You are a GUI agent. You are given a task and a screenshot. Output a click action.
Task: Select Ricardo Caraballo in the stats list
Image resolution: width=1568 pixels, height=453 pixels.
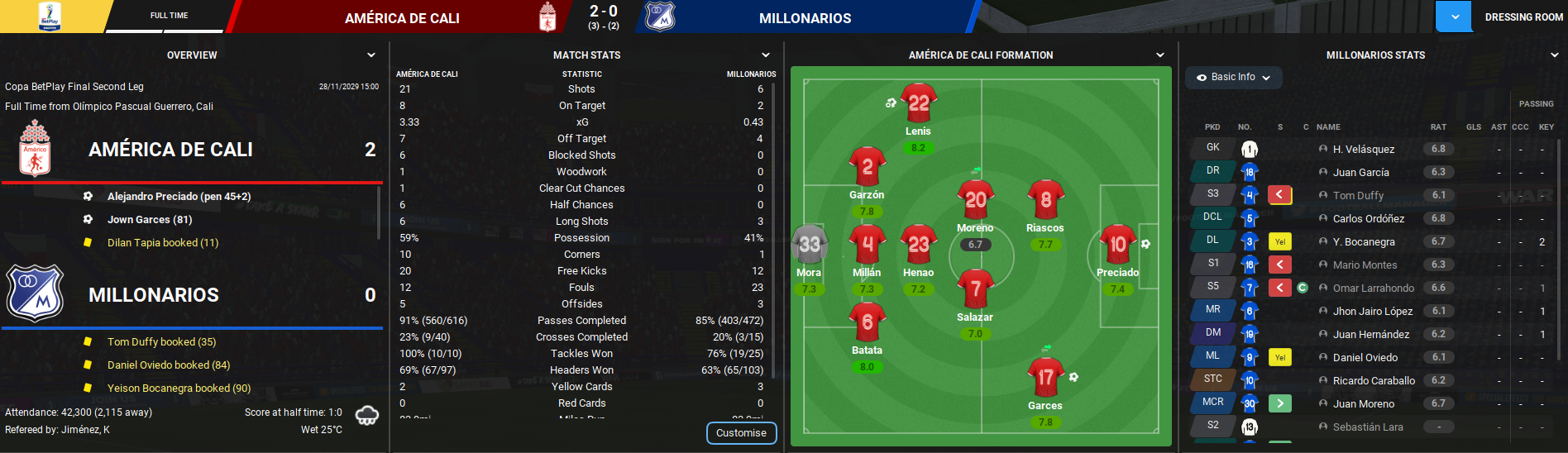[x=1373, y=381]
